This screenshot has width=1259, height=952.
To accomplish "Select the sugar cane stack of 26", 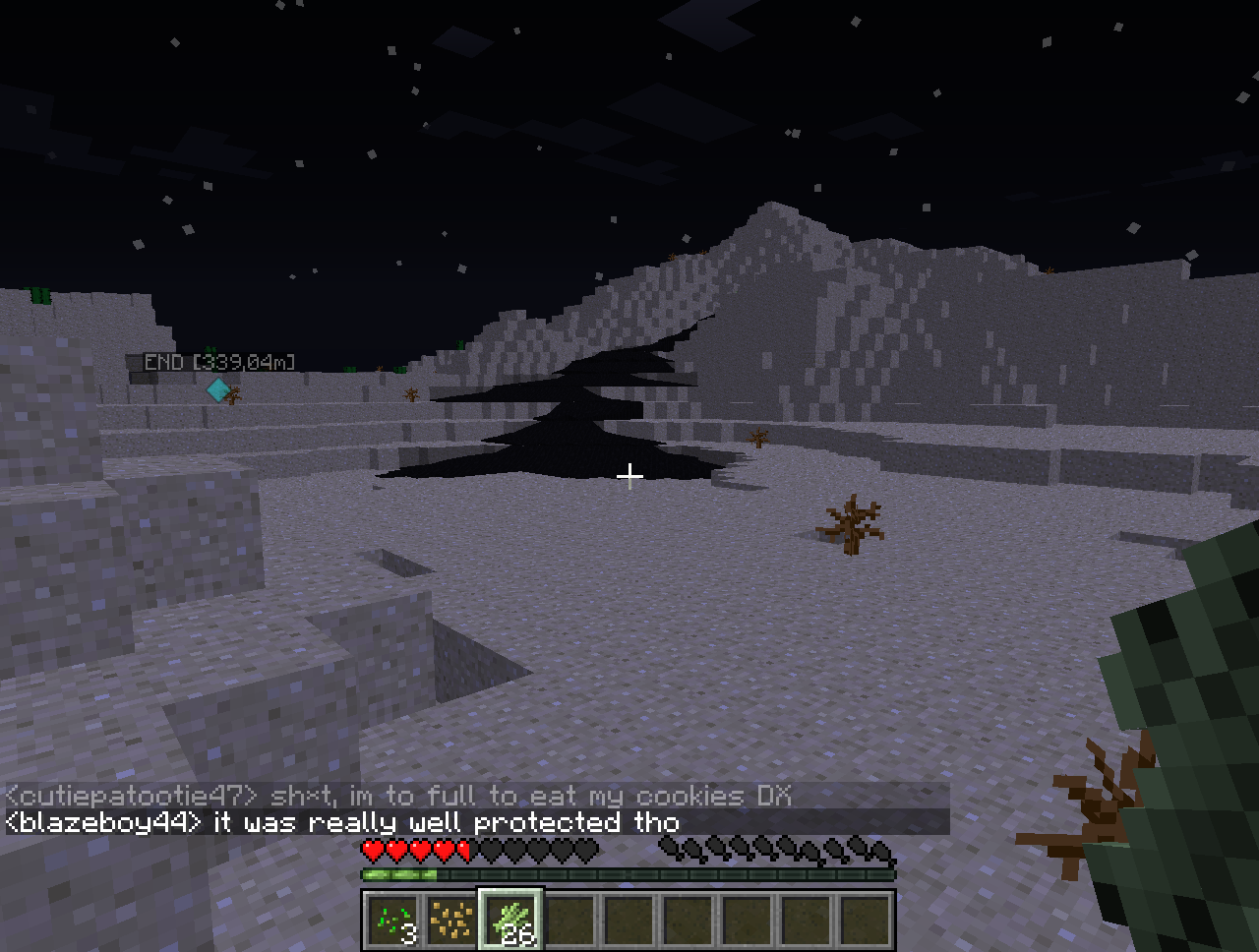I will pos(510,922).
